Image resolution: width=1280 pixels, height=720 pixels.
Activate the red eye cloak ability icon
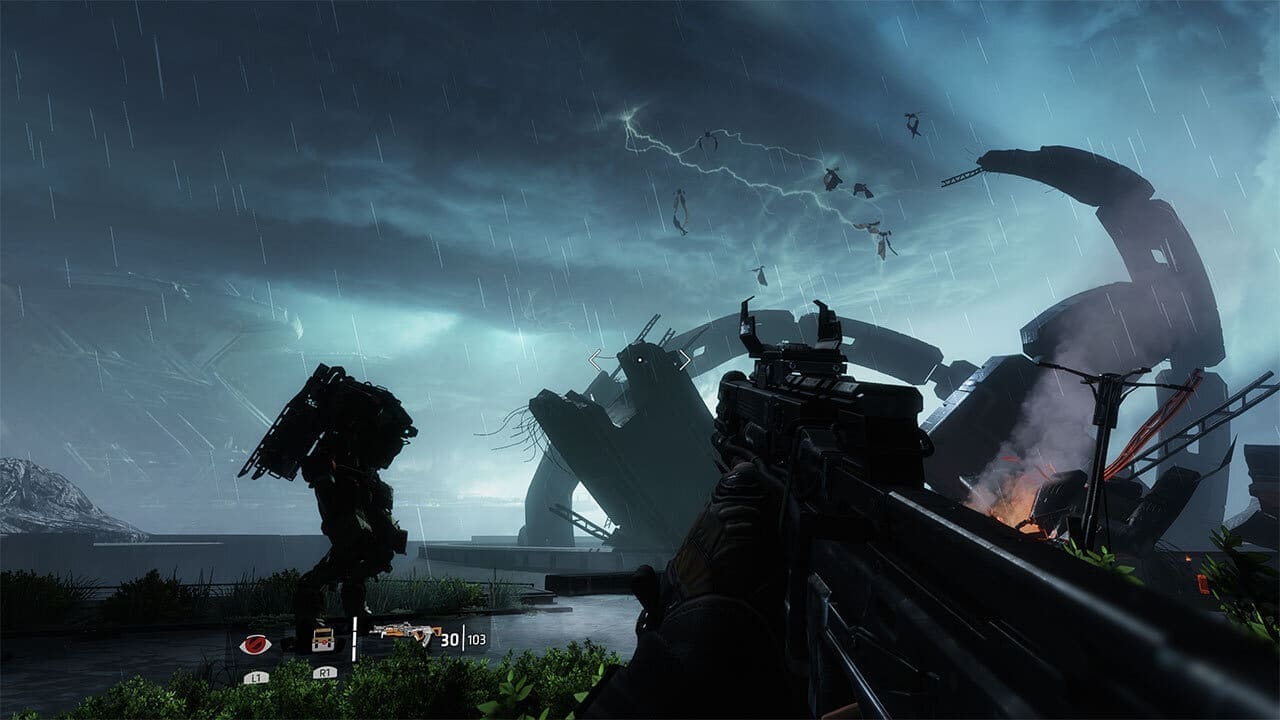pyautogui.click(x=256, y=645)
